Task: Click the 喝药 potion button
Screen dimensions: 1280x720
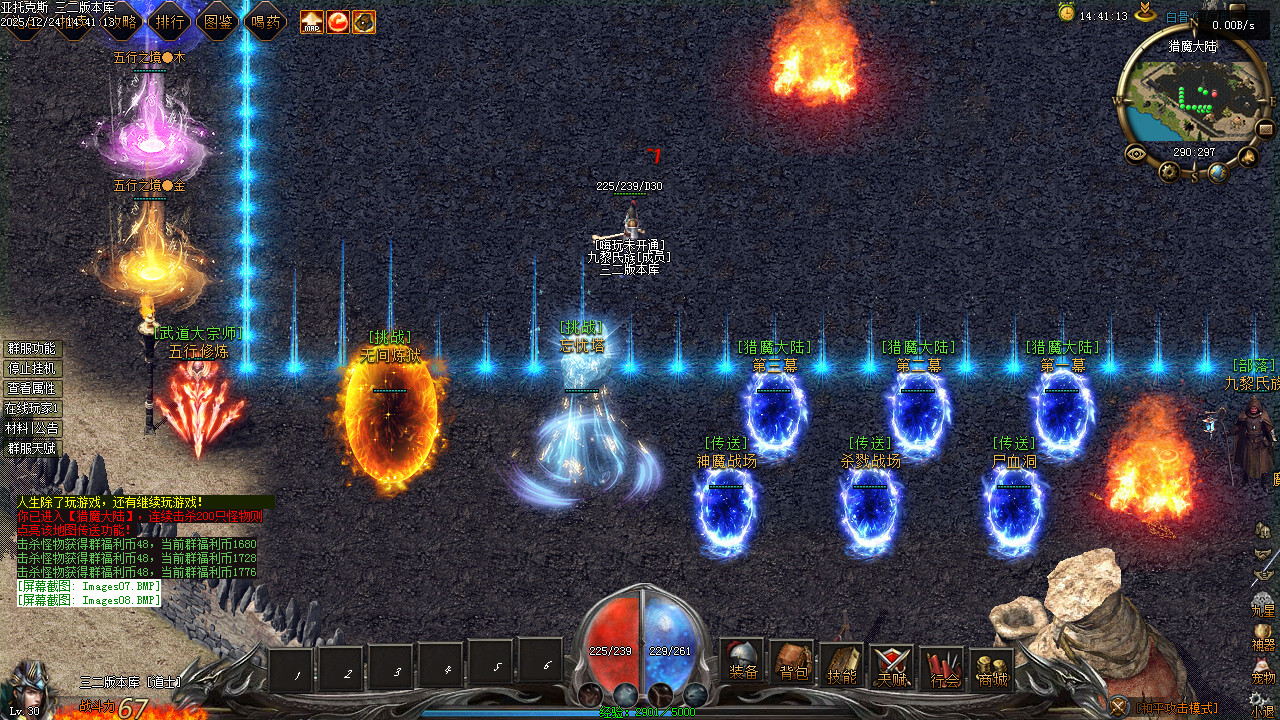Action: 266,21
